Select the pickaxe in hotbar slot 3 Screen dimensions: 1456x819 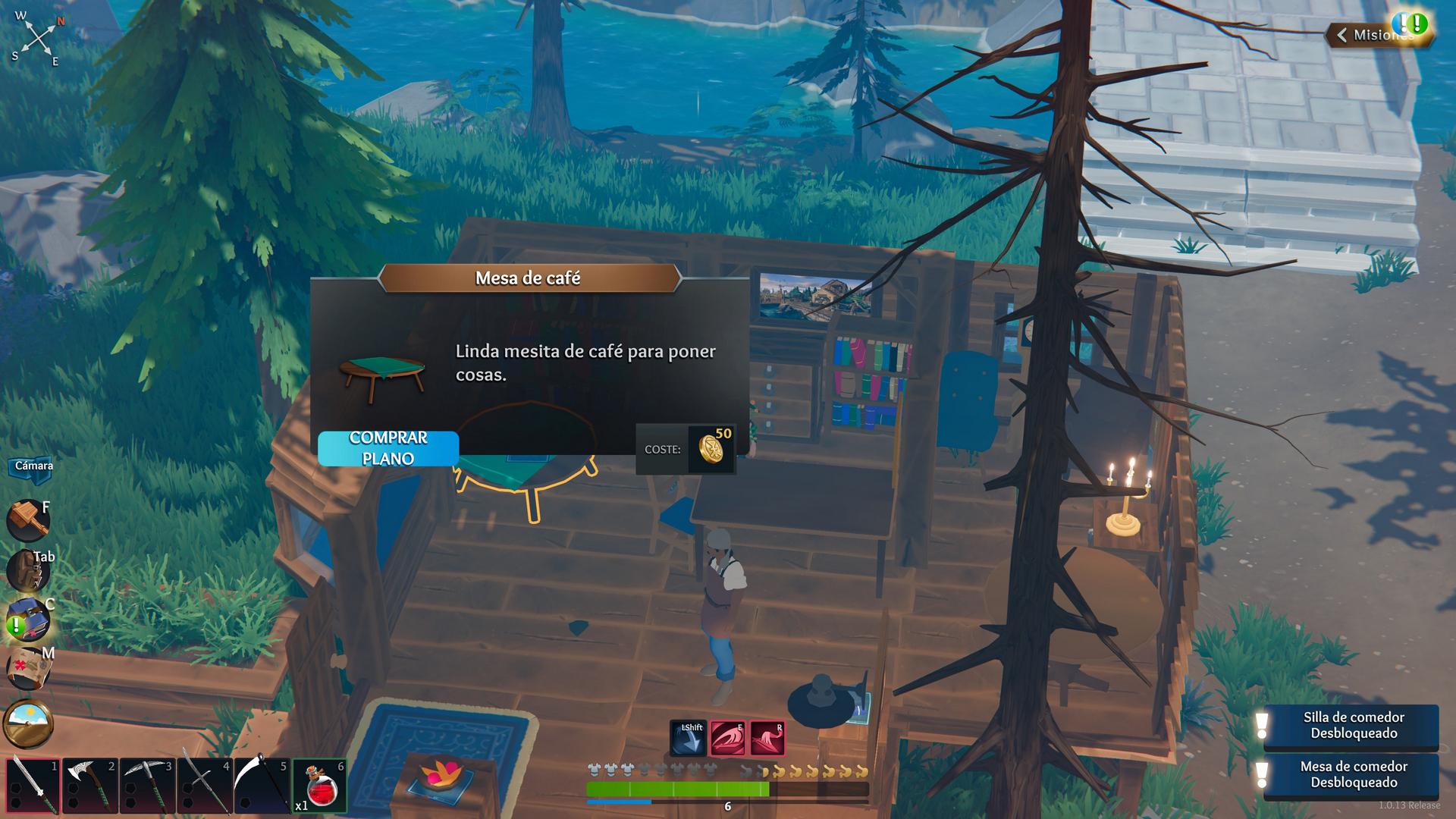[x=147, y=786]
